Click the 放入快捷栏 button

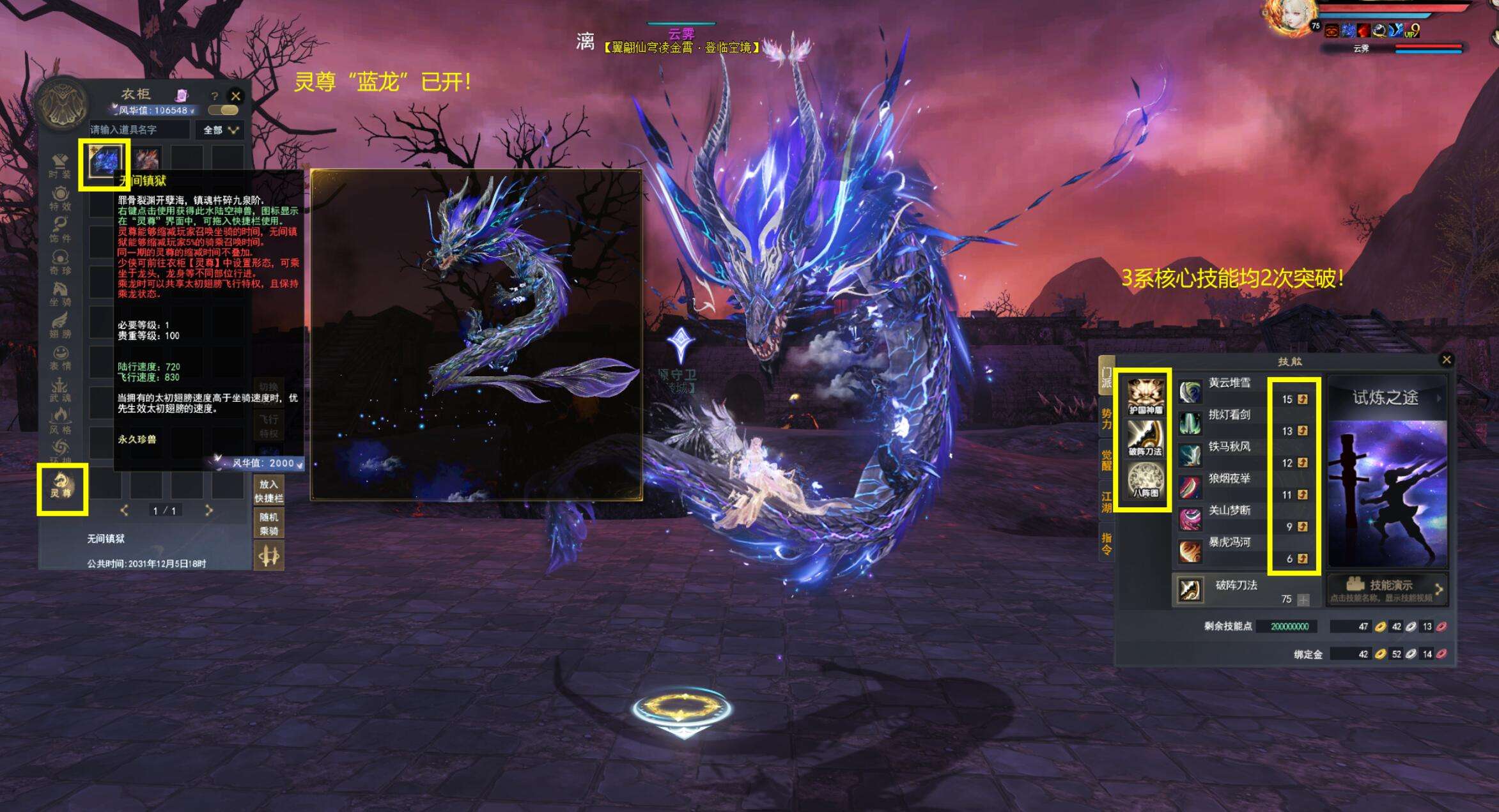click(x=269, y=491)
